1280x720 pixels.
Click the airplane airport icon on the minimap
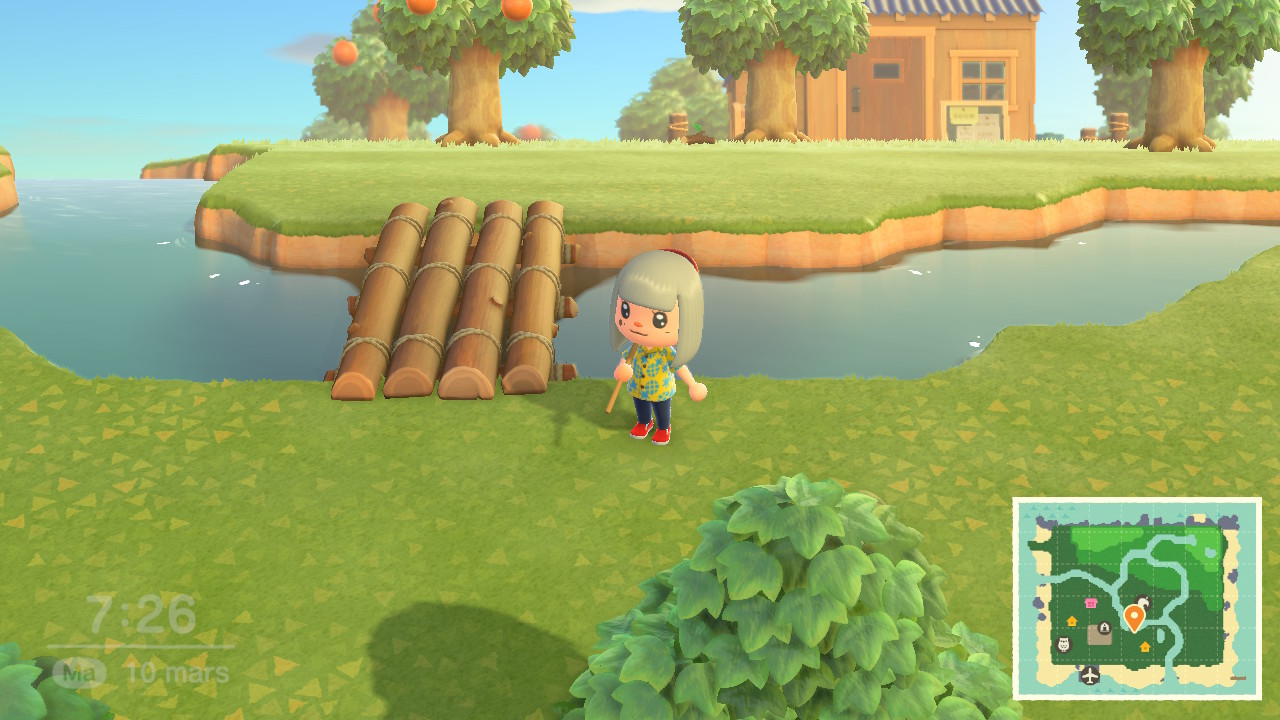(x=1090, y=675)
